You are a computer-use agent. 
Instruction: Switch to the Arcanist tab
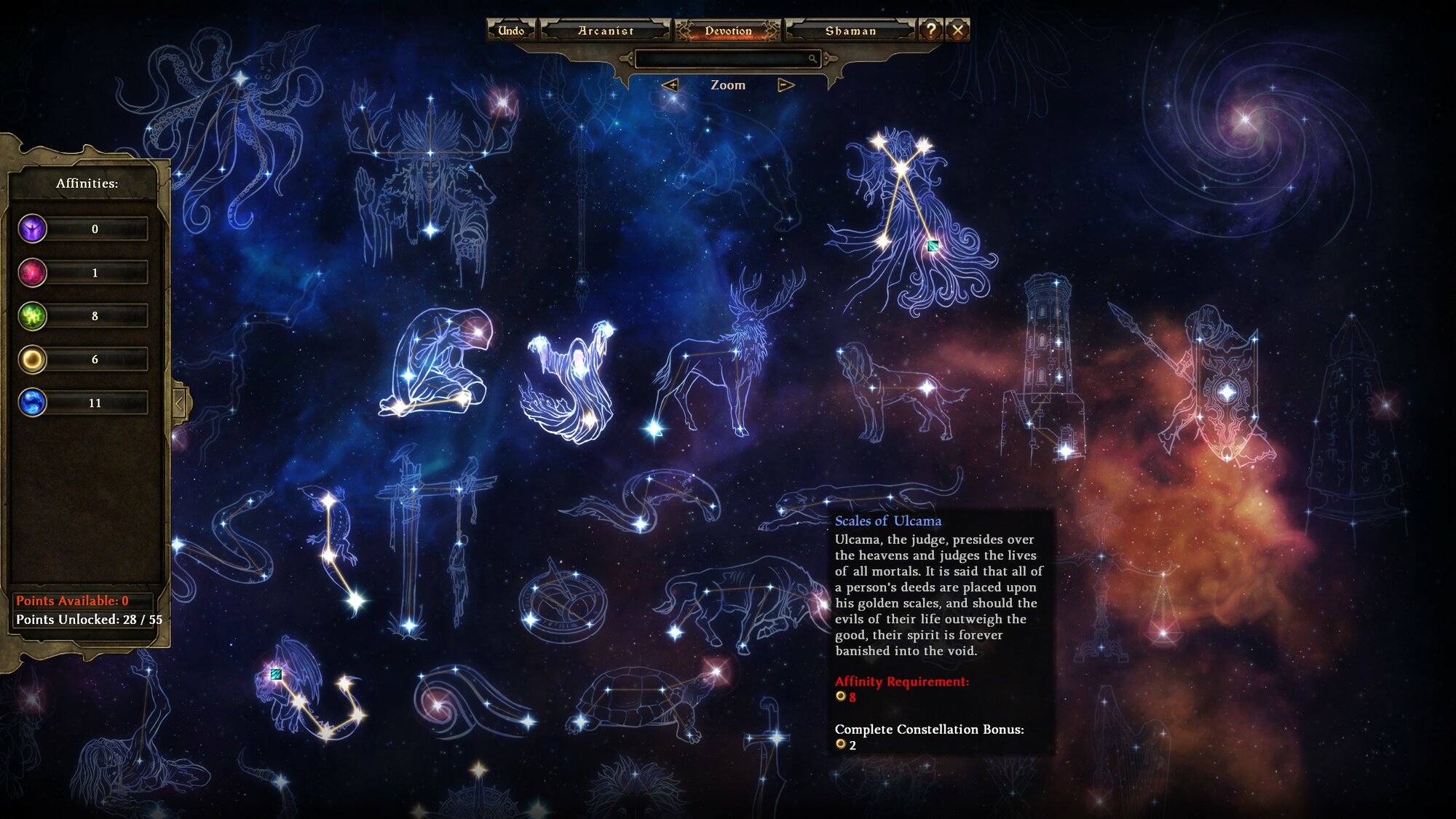605,31
